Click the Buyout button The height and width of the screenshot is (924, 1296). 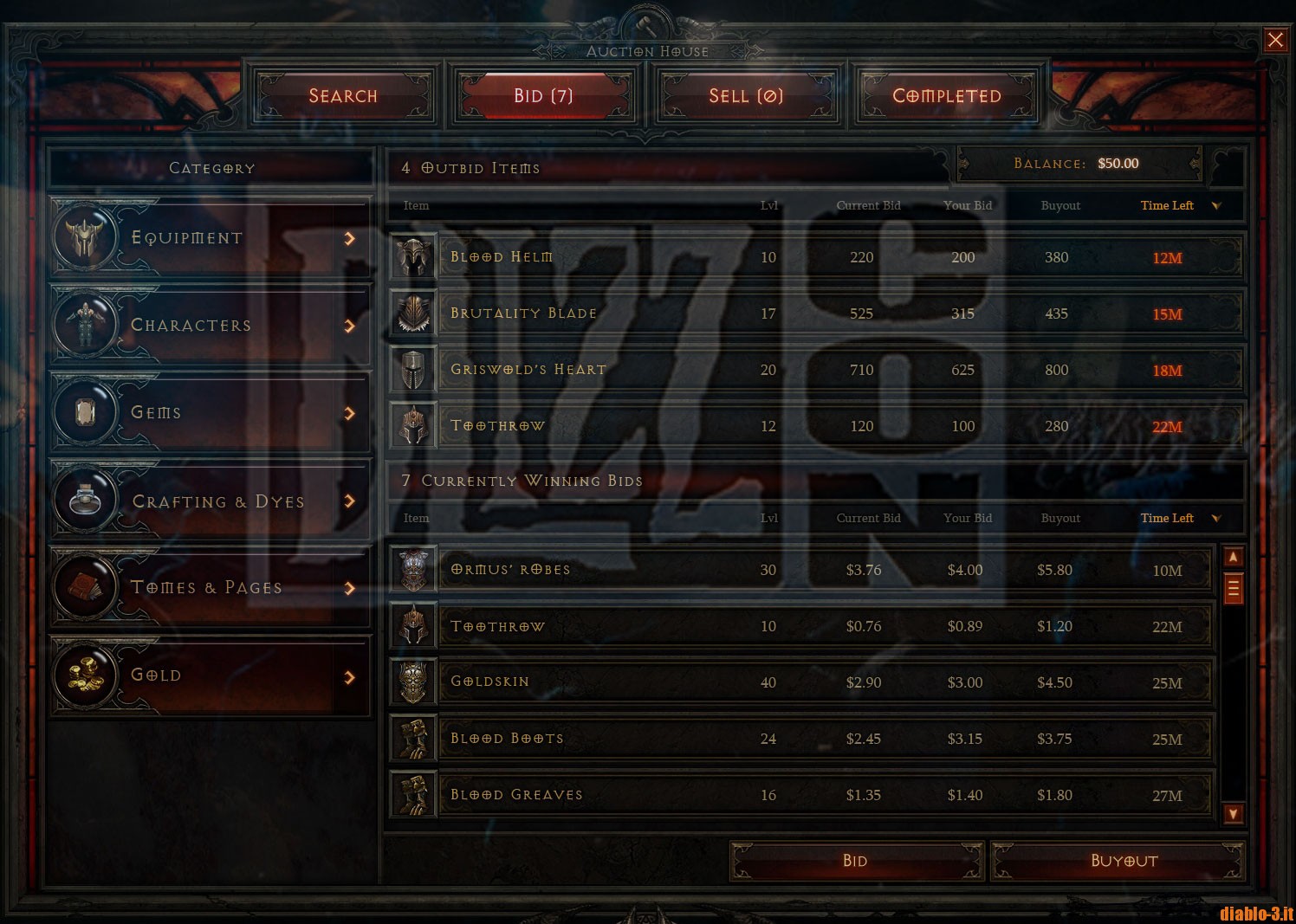1124,861
